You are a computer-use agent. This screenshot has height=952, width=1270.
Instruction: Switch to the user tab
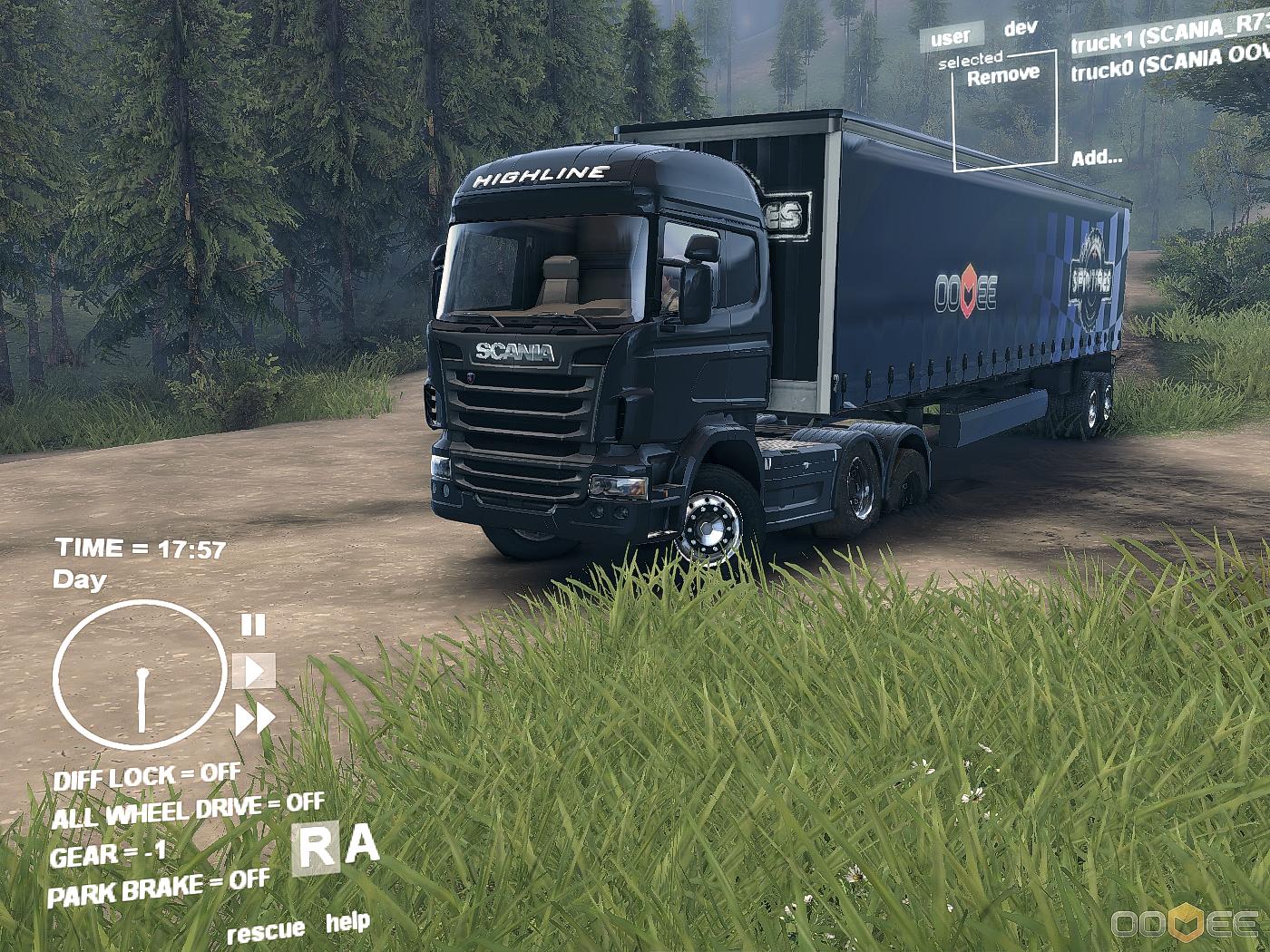pyautogui.click(x=950, y=38)
